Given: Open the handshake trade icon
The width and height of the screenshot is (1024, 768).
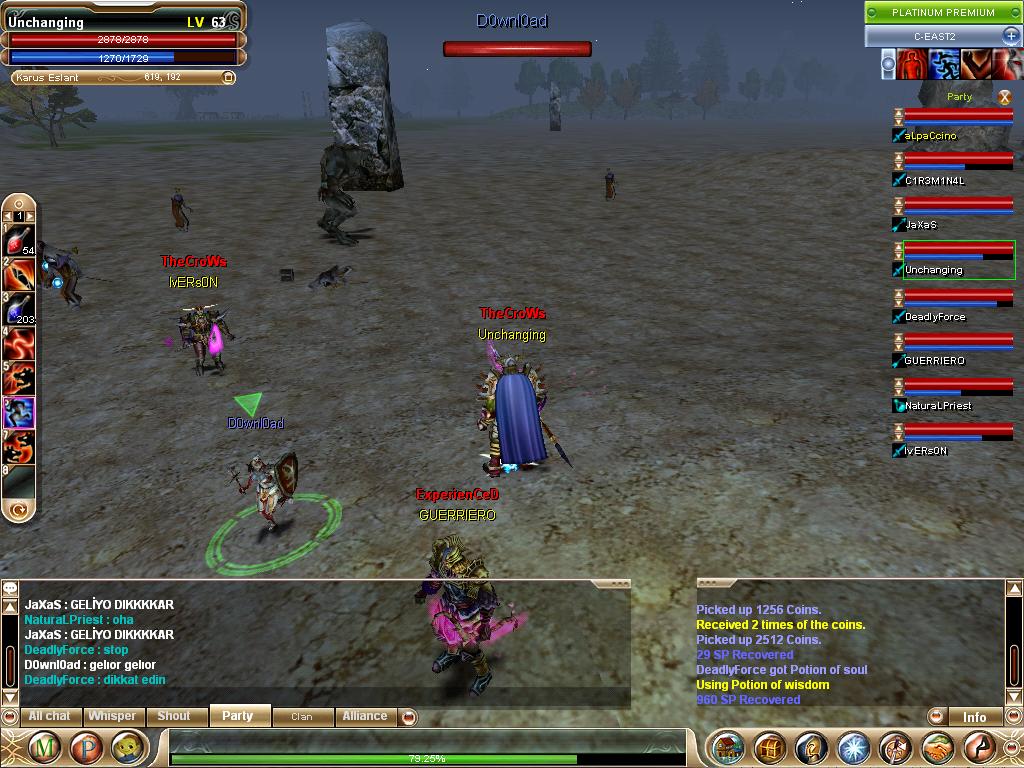Looking at the screenshot, I should point(937,748).
